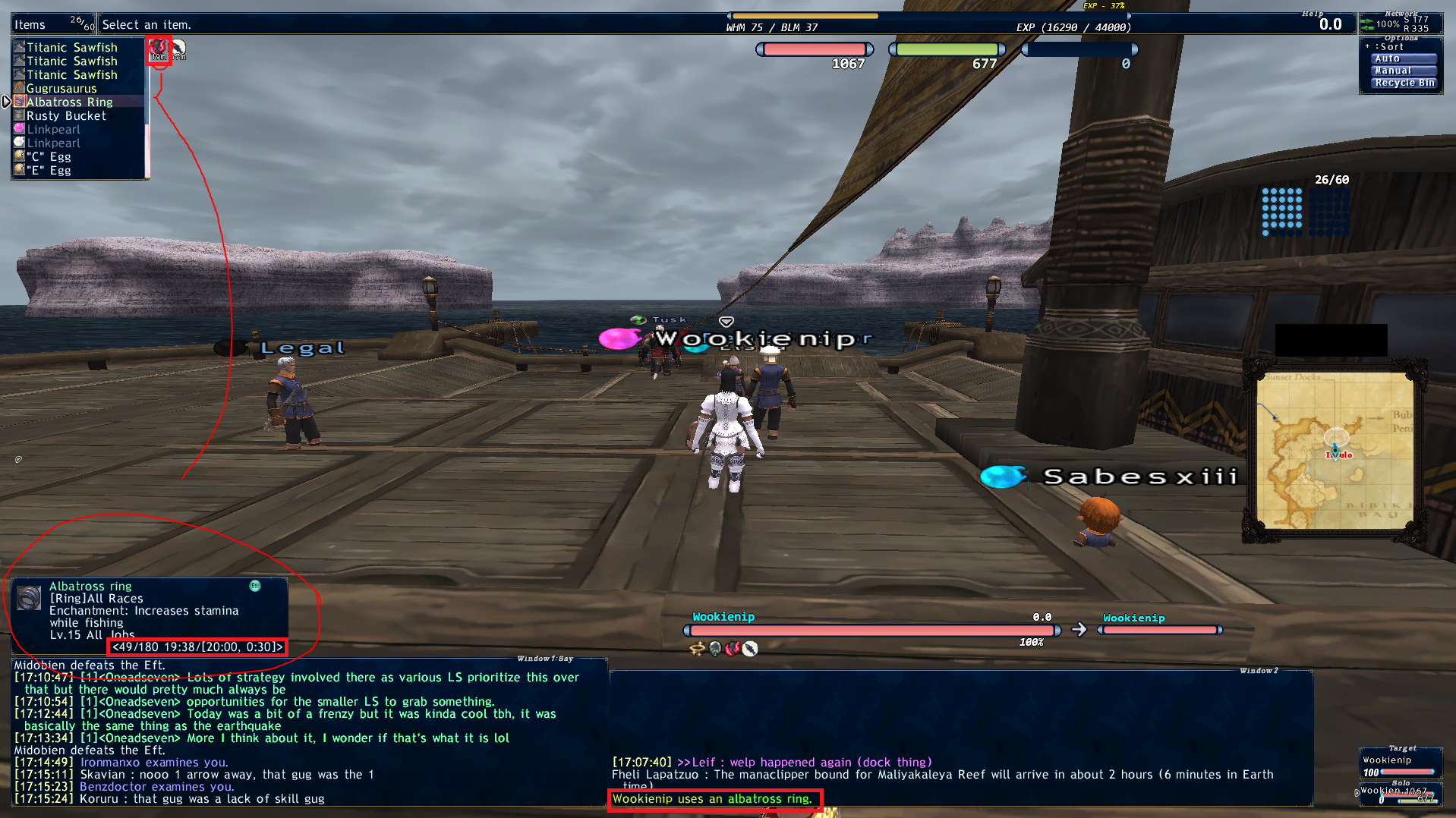1456x818 pixels.
Task: Click the target marker arrow above Wookienip
Action: (726, 321)
